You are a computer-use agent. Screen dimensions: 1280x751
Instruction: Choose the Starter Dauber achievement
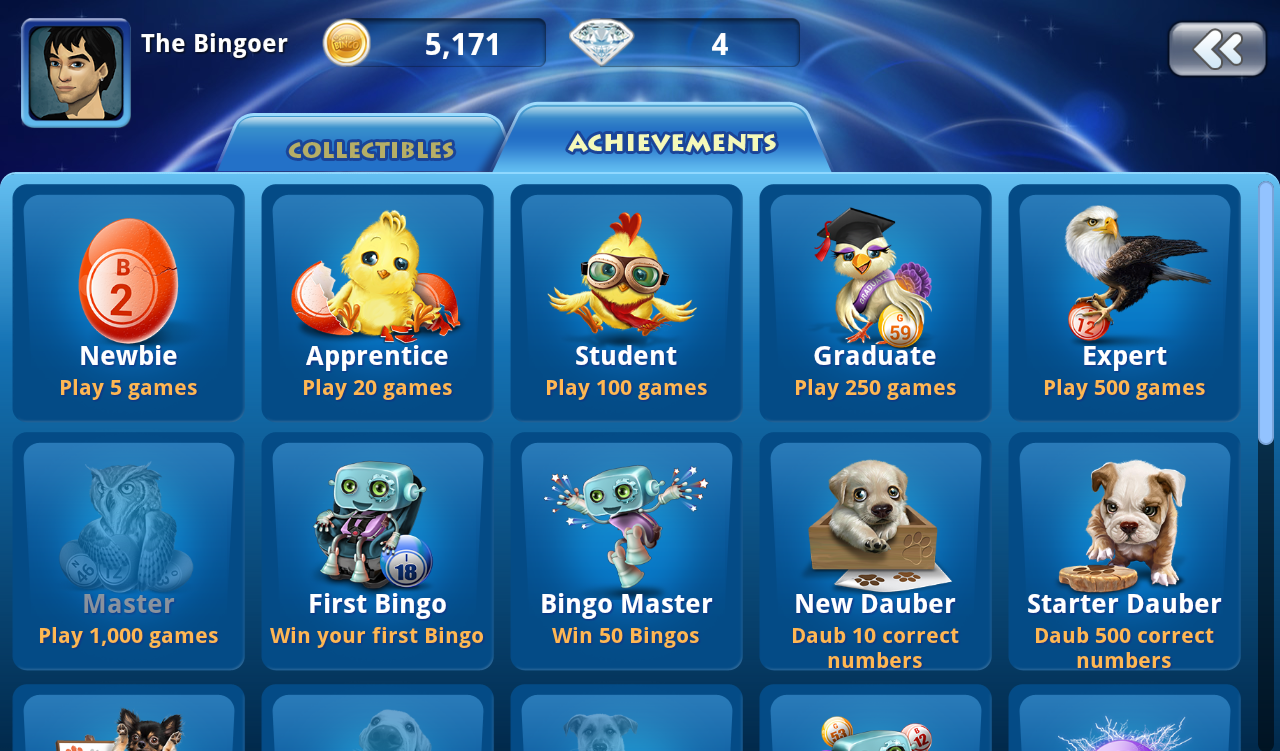click(x=1124, y=550)
